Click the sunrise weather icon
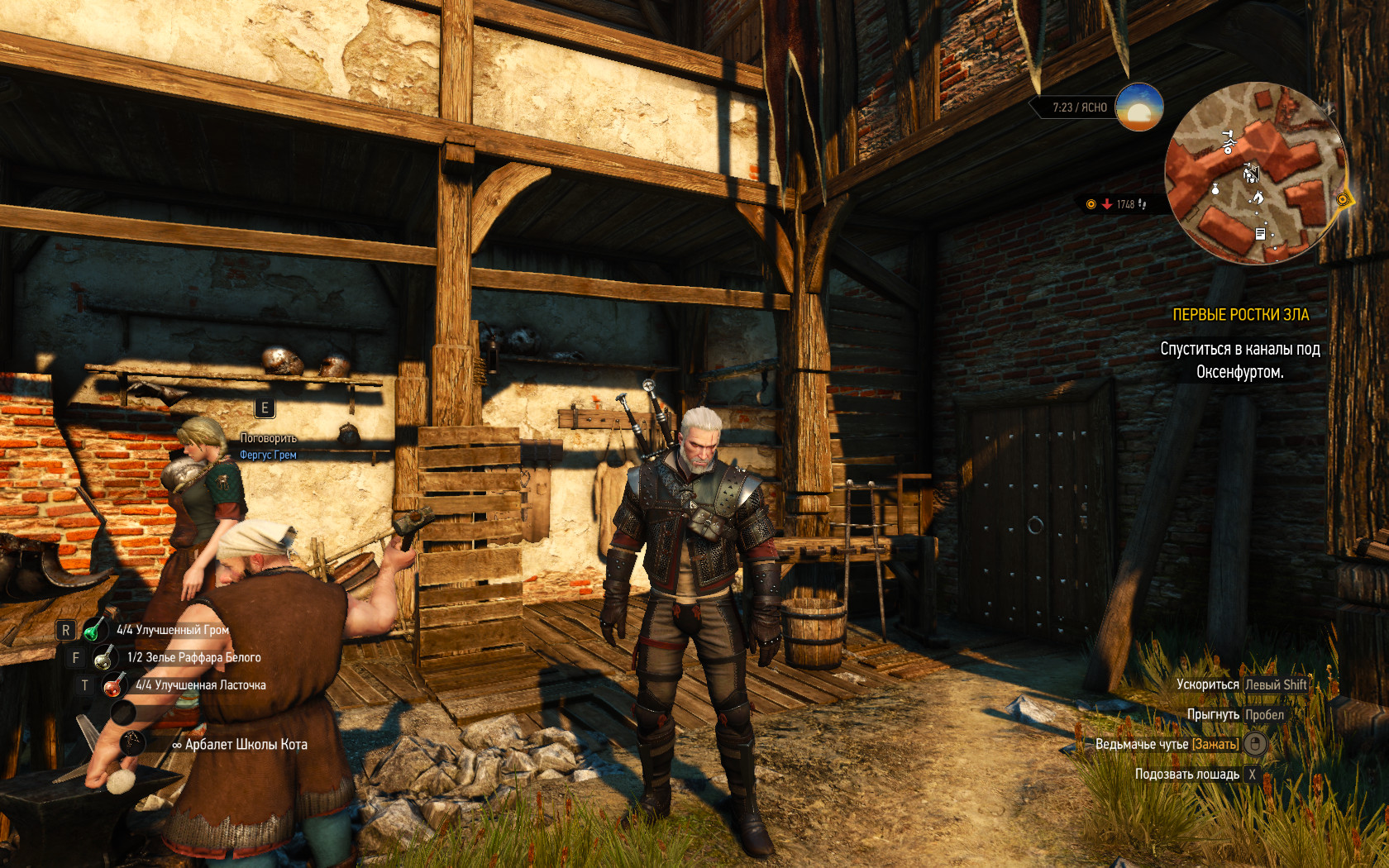Viewport: 1389px width, 868px height. [1138, 107]
